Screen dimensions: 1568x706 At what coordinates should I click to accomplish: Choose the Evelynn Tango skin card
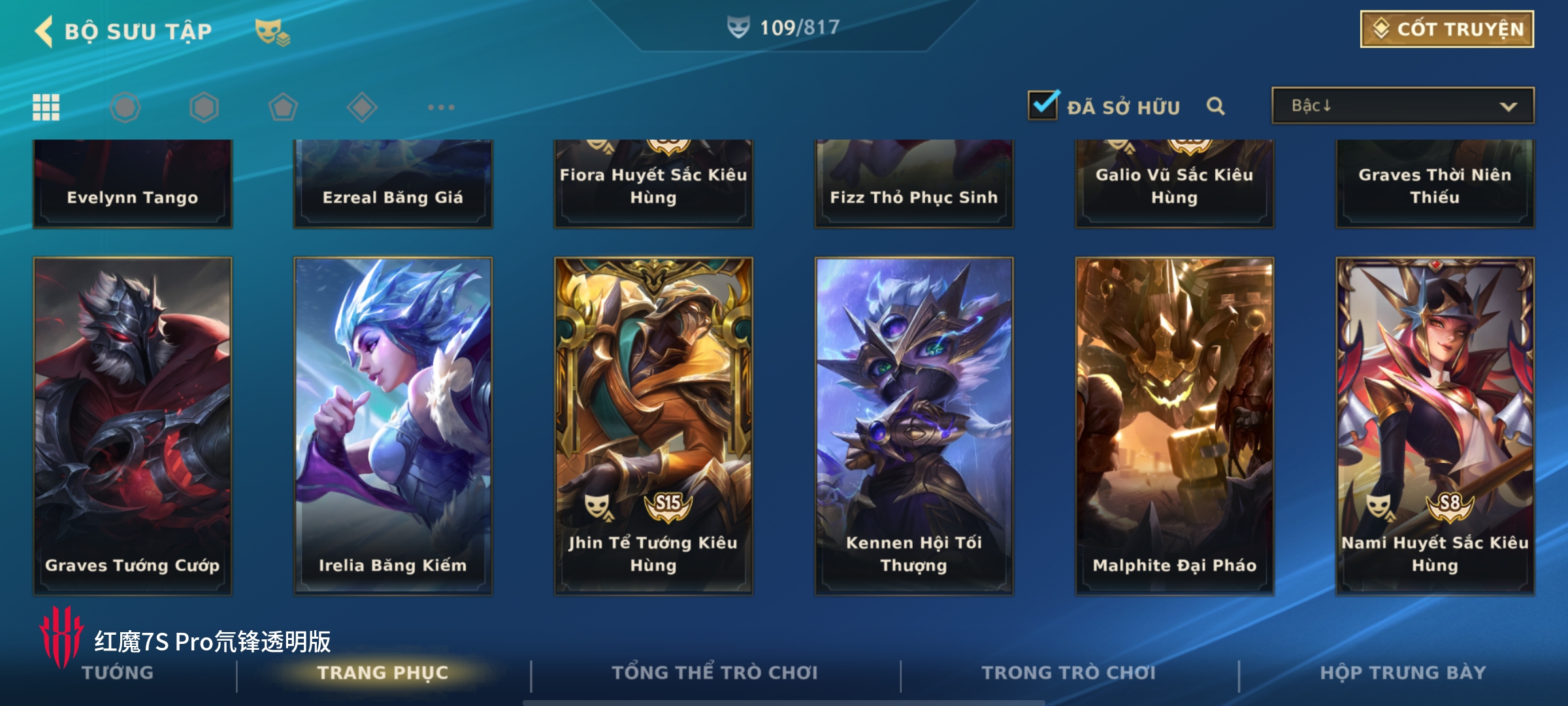click(x=133, y=183)
